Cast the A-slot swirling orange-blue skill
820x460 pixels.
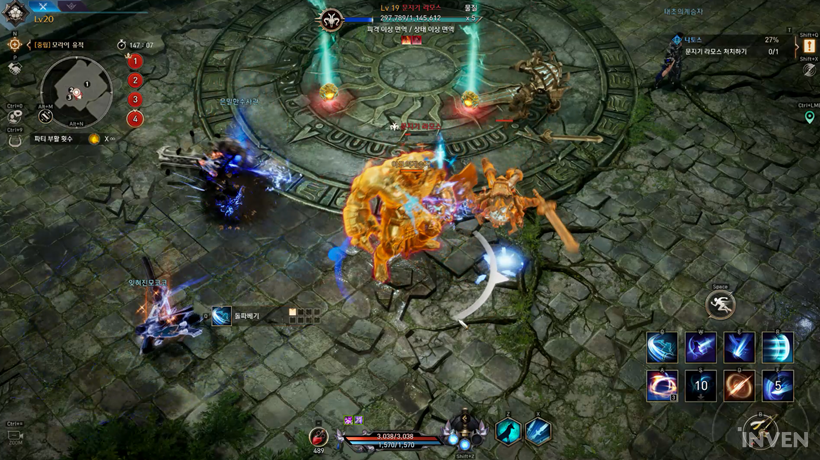point(662,385)
